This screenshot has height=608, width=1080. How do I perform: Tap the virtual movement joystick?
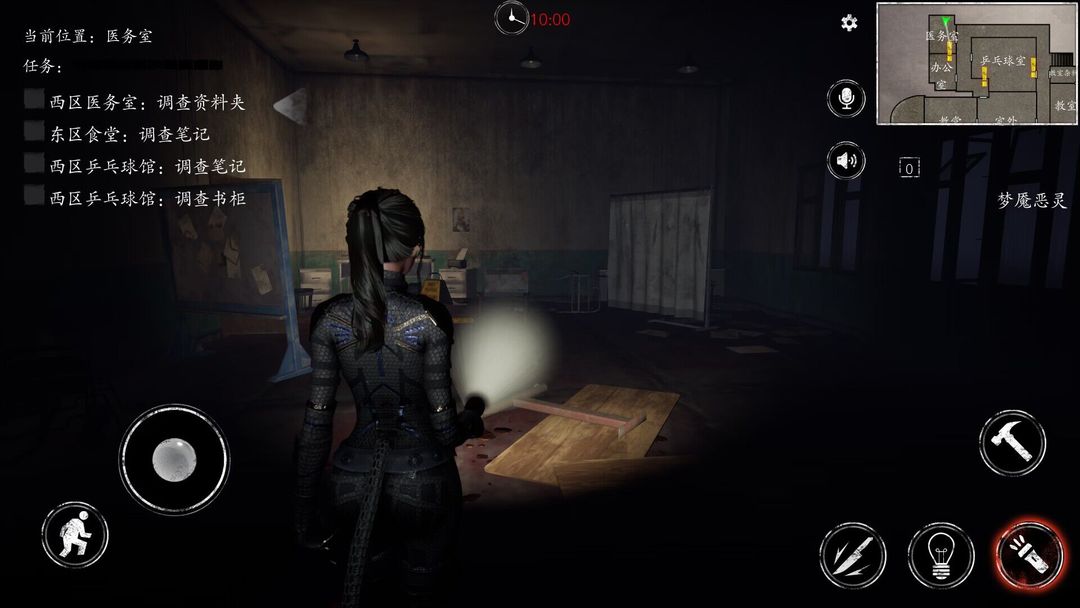tap(175, 459)
